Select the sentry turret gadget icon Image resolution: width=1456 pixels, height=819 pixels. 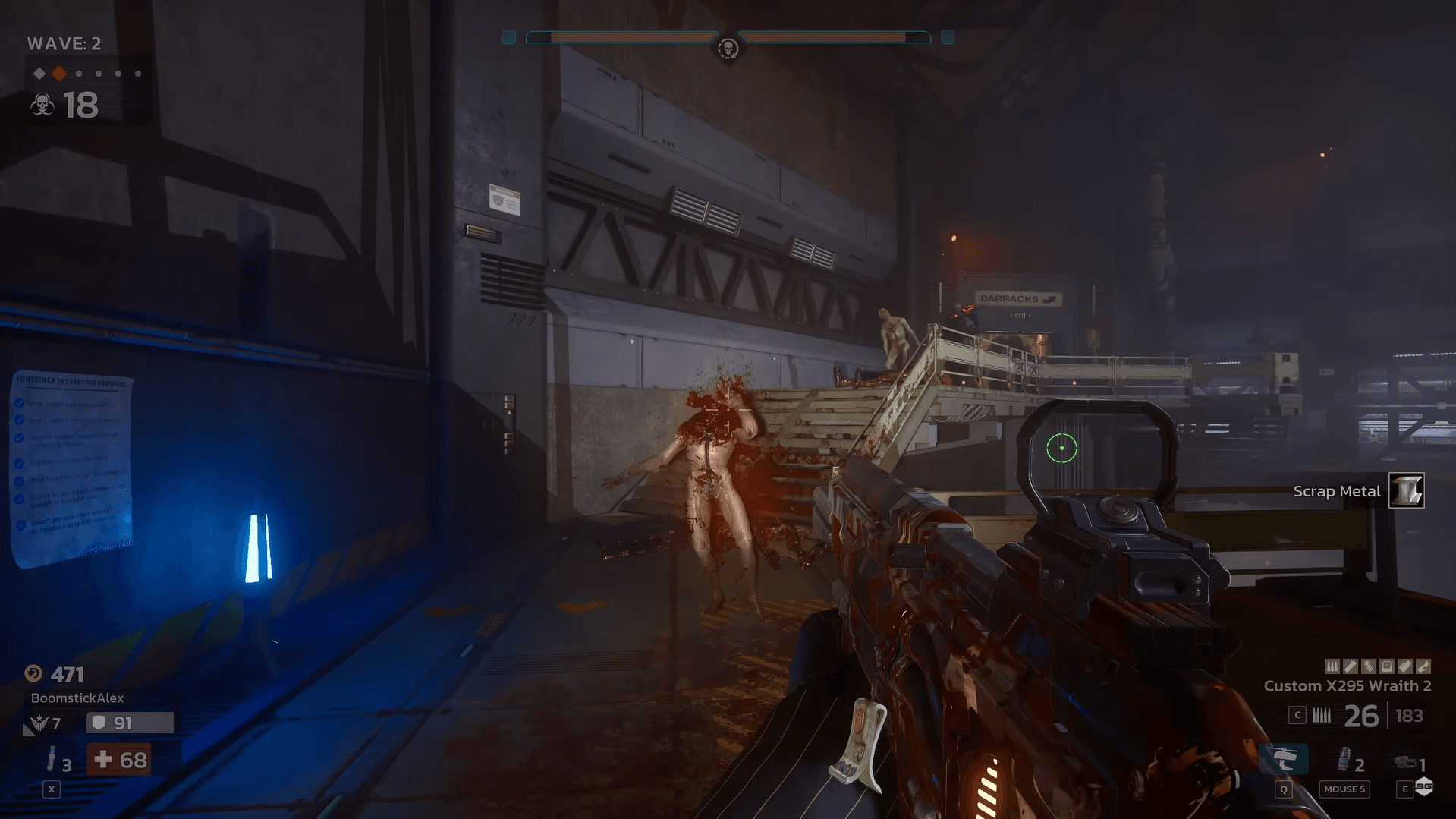(x=1406, y=762)
